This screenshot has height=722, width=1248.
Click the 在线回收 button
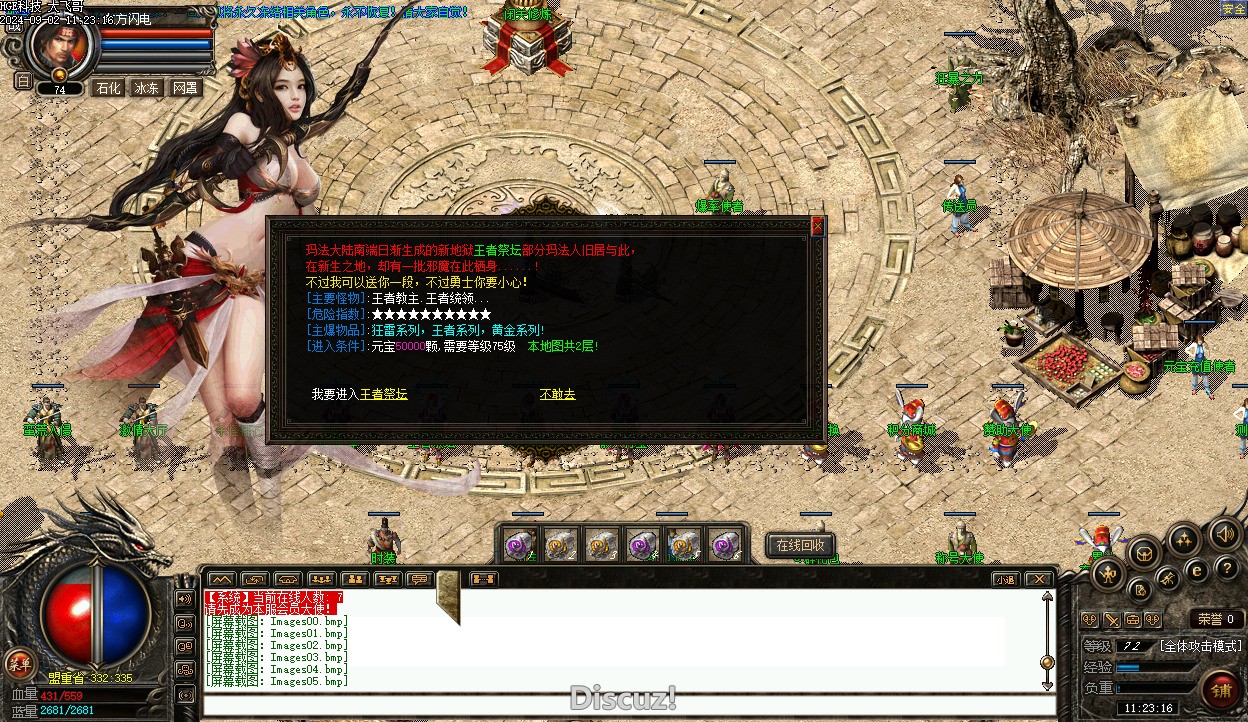800,545
